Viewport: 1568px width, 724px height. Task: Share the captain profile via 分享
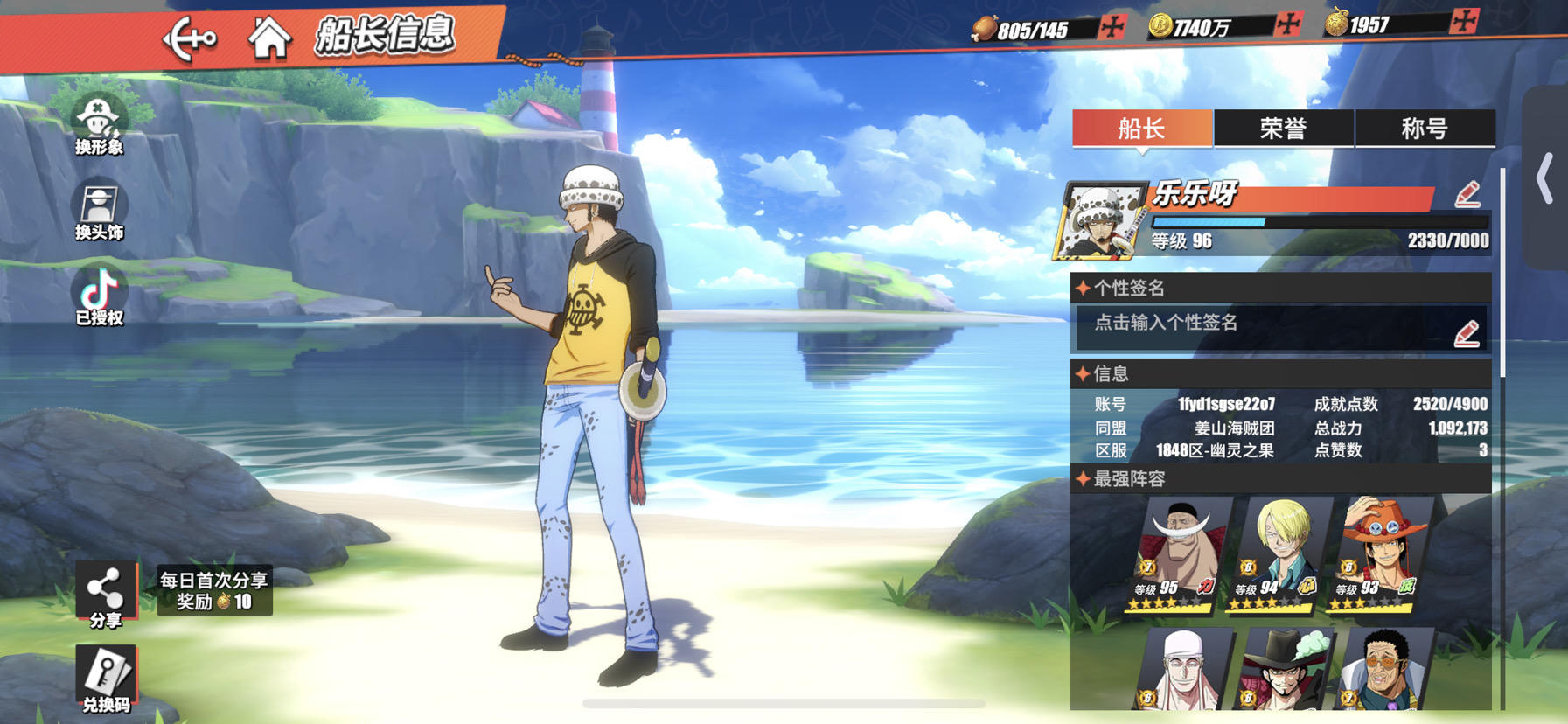[x=105, y=595]
